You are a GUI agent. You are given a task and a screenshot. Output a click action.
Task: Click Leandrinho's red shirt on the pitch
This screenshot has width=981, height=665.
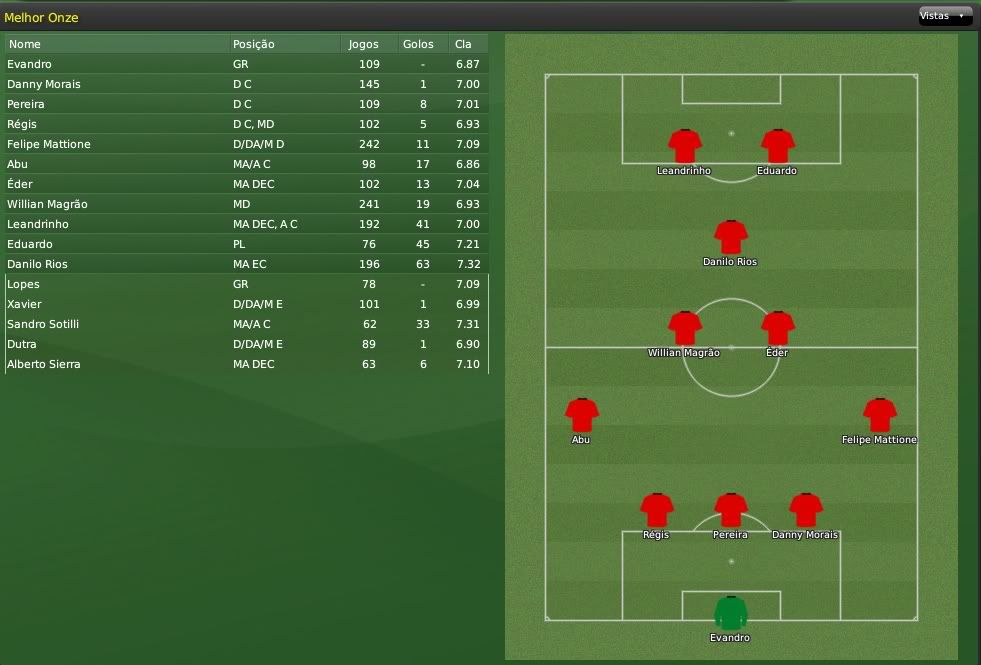click(x=685, y=146)
